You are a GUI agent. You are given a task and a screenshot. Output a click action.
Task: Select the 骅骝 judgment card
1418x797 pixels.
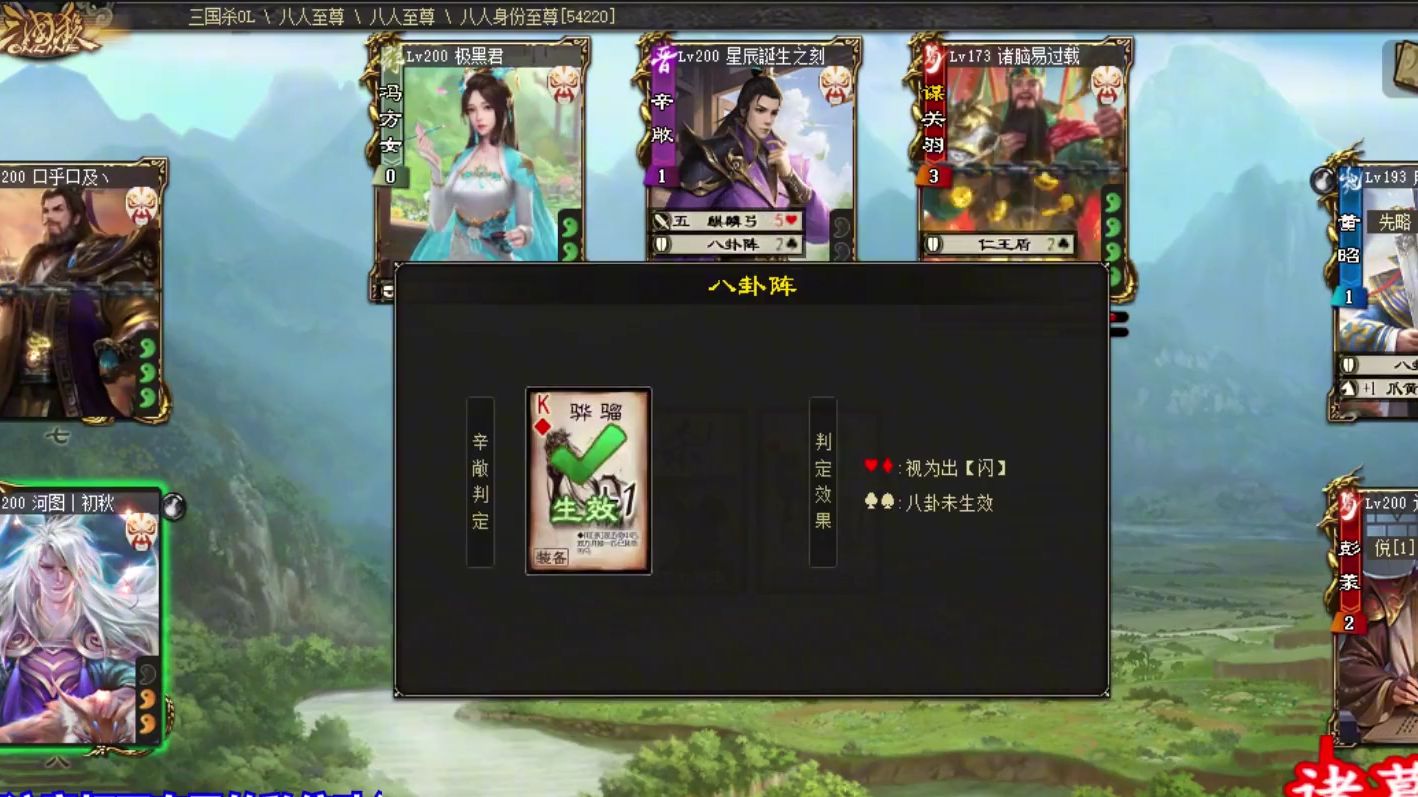(588, 481)
